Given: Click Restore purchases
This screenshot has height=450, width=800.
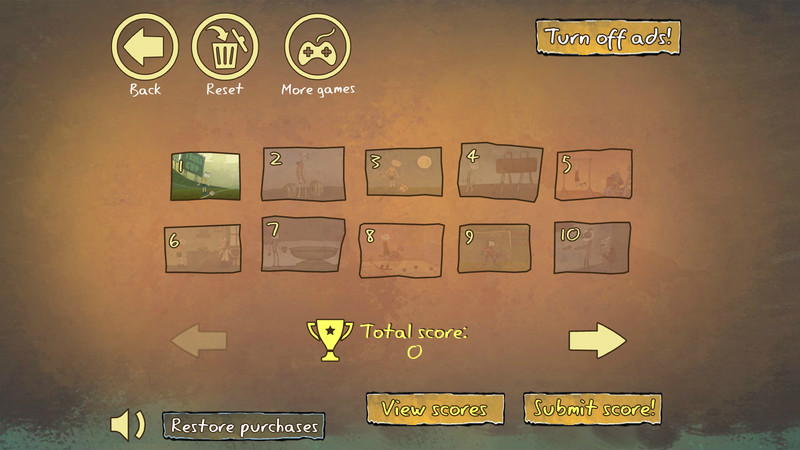Looking at the screenshot, I should click(x=244, y=425).
